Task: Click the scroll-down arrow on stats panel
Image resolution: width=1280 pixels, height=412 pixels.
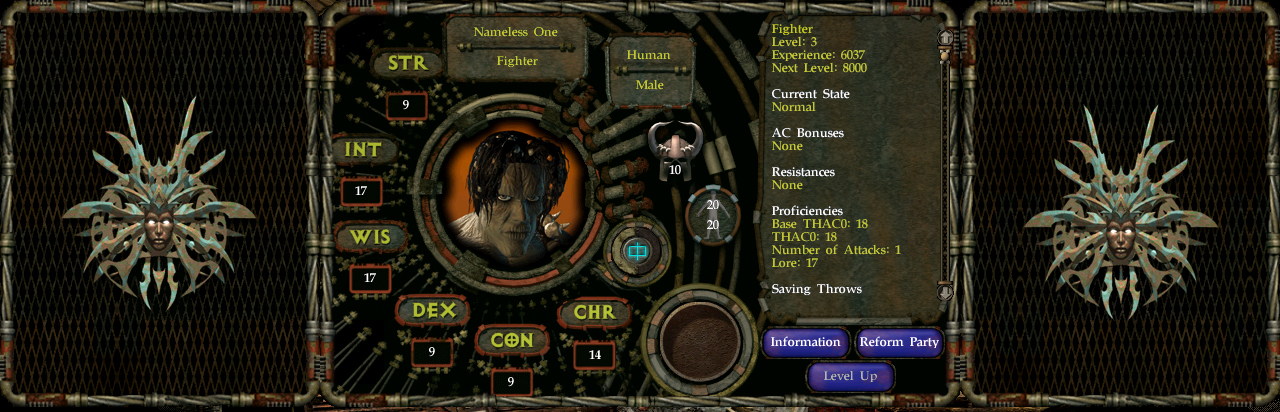Action: pos(945,291)
